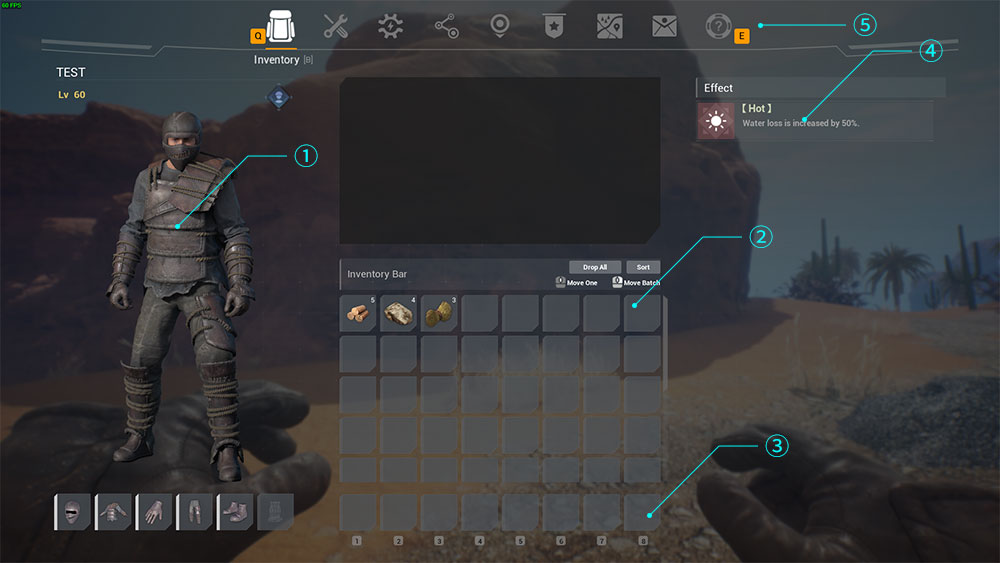
Task: Open the Inventory backpack tab
Action: 281,27
